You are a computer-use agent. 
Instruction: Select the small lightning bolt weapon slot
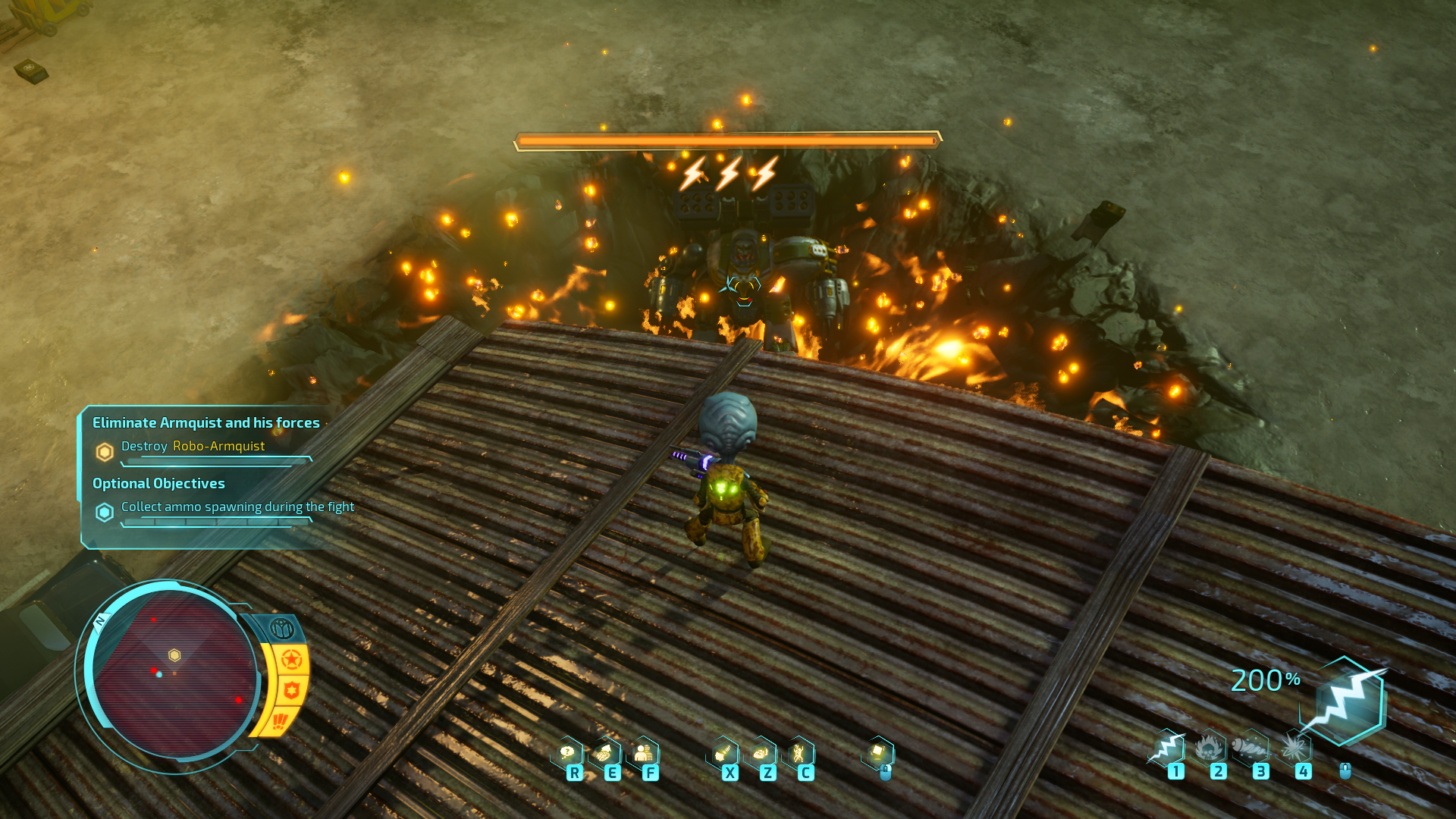[x=1167, y=748]
